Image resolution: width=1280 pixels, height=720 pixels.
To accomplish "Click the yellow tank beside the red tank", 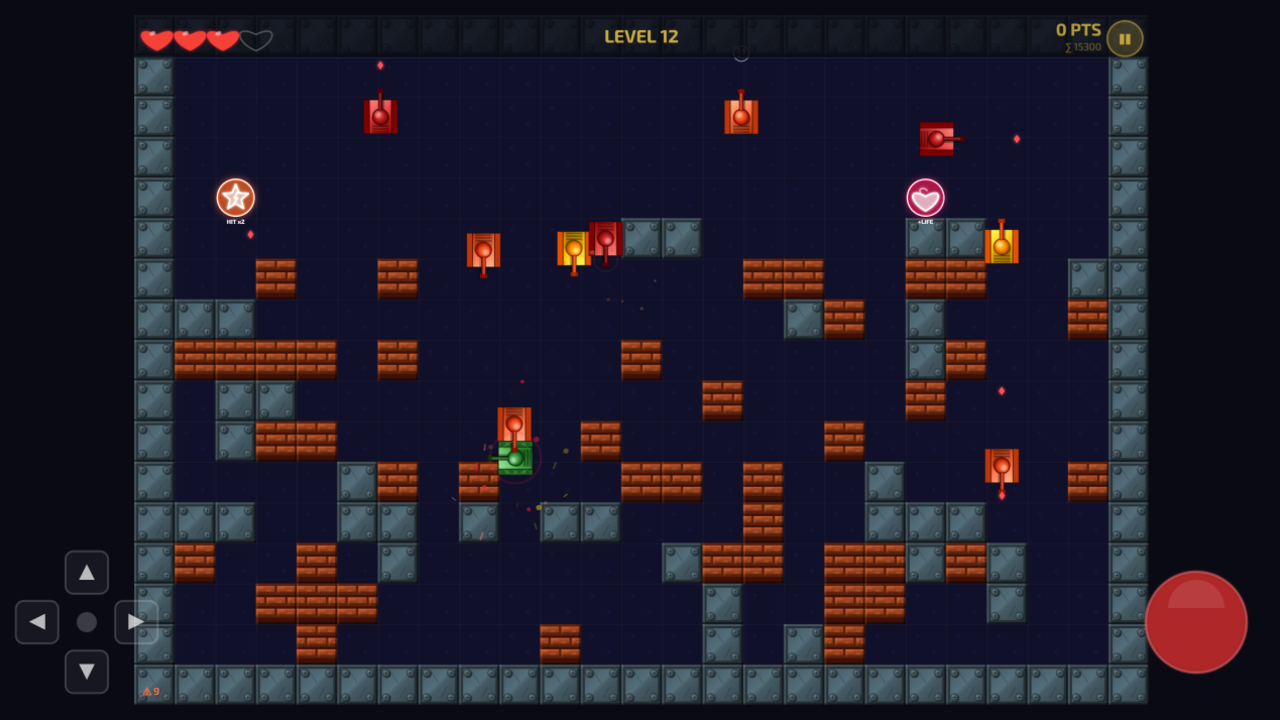I will click(x=573, y=247).
